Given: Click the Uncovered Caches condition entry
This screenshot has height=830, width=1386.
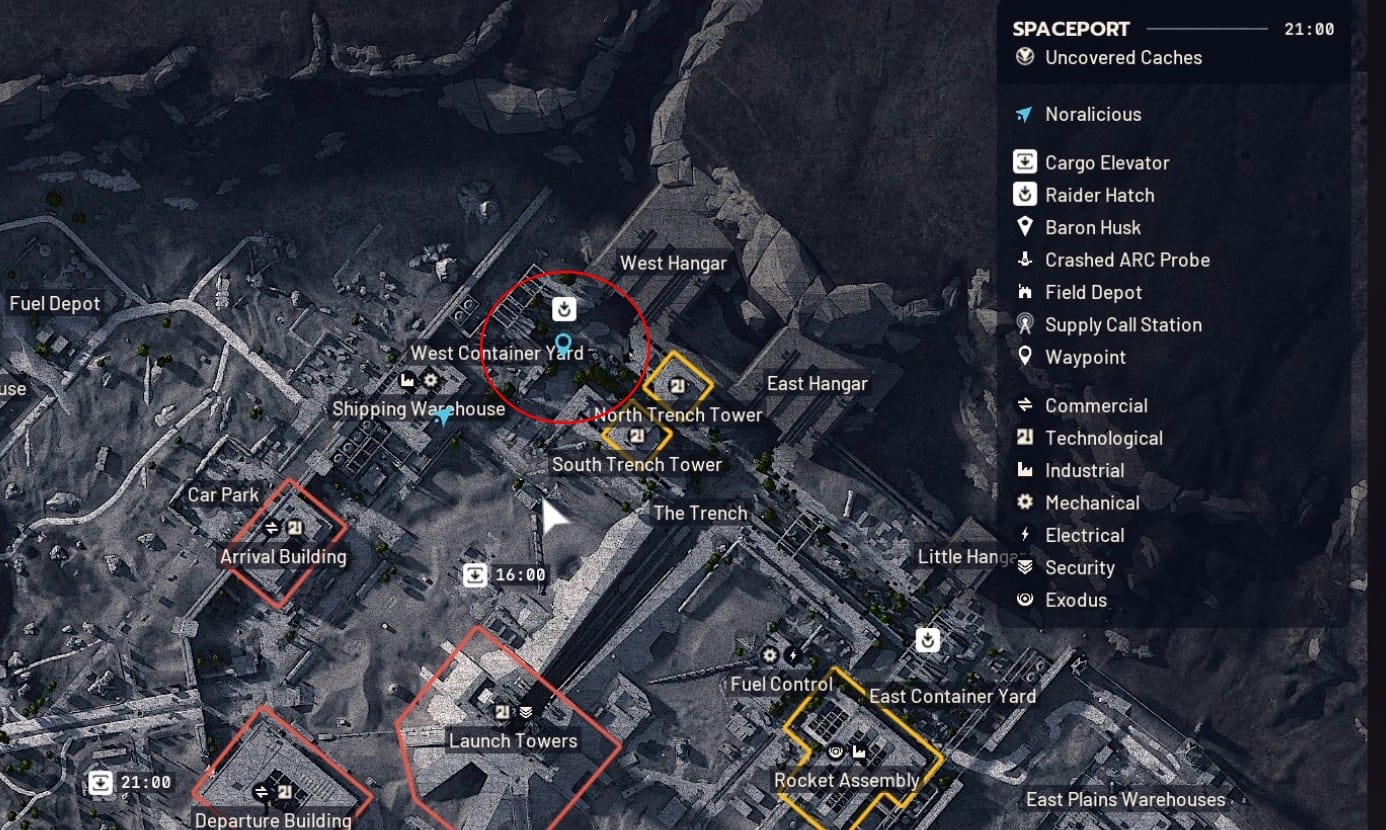Looking at the screenshot, I should point(1123,58).
